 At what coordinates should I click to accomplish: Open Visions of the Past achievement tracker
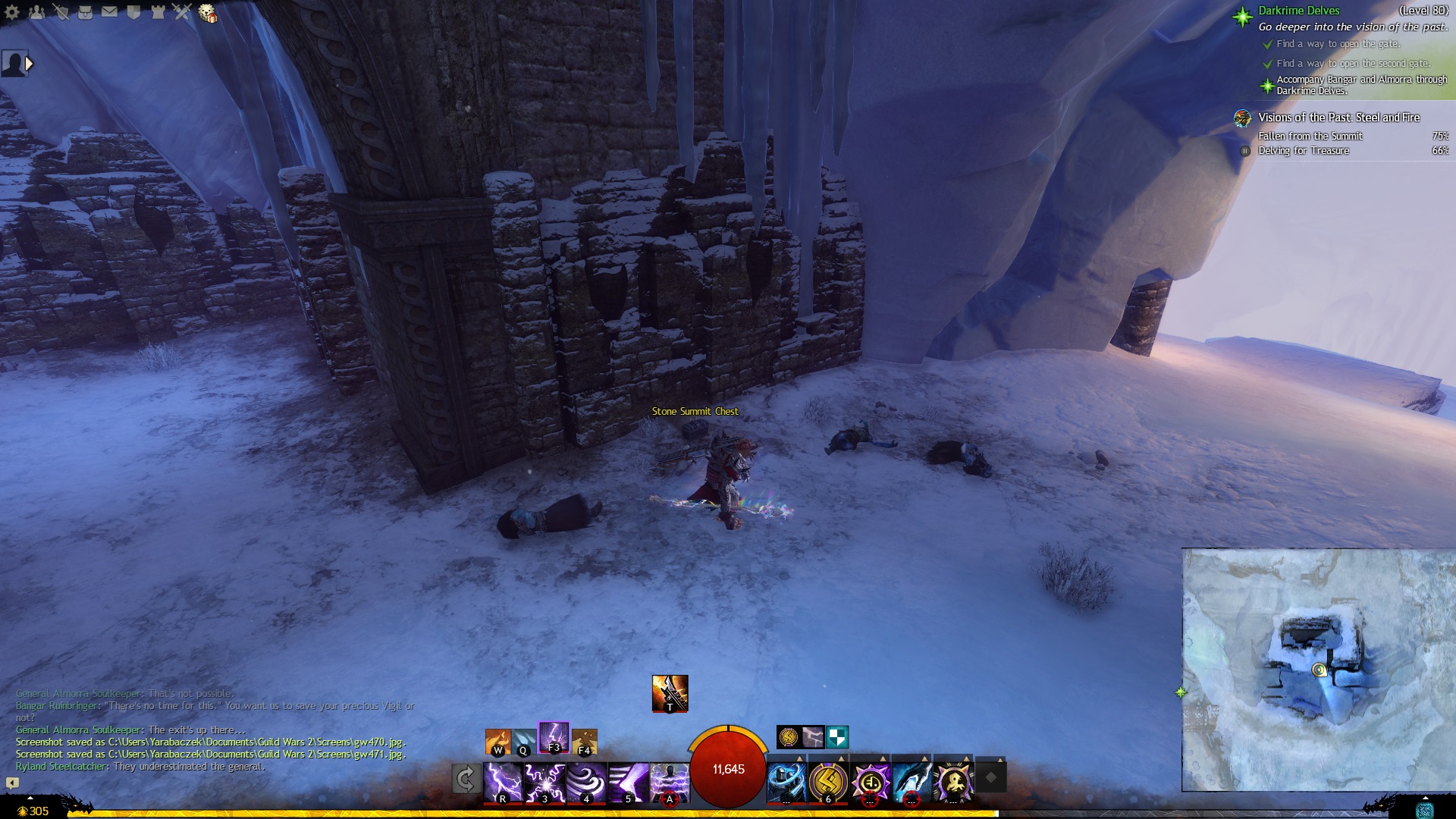tap(1338, 118)
